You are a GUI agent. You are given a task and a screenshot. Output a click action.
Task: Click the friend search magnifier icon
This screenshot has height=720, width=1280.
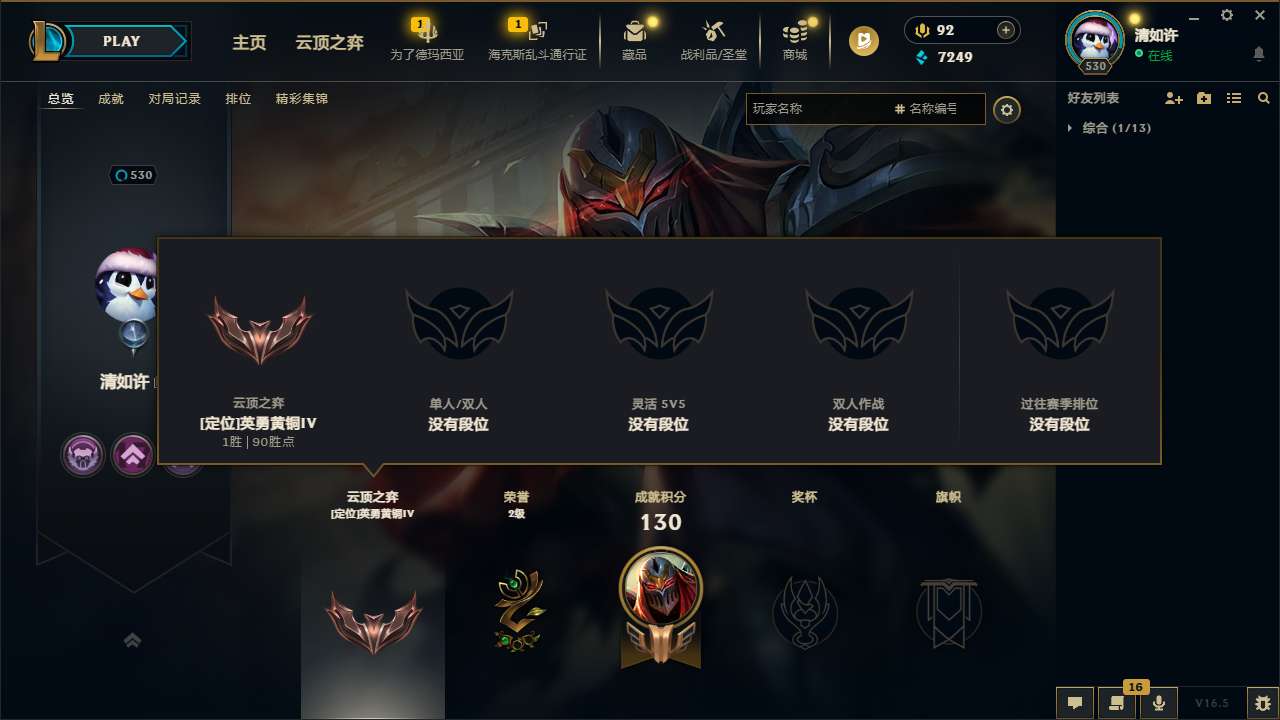tap(1264, 98)
